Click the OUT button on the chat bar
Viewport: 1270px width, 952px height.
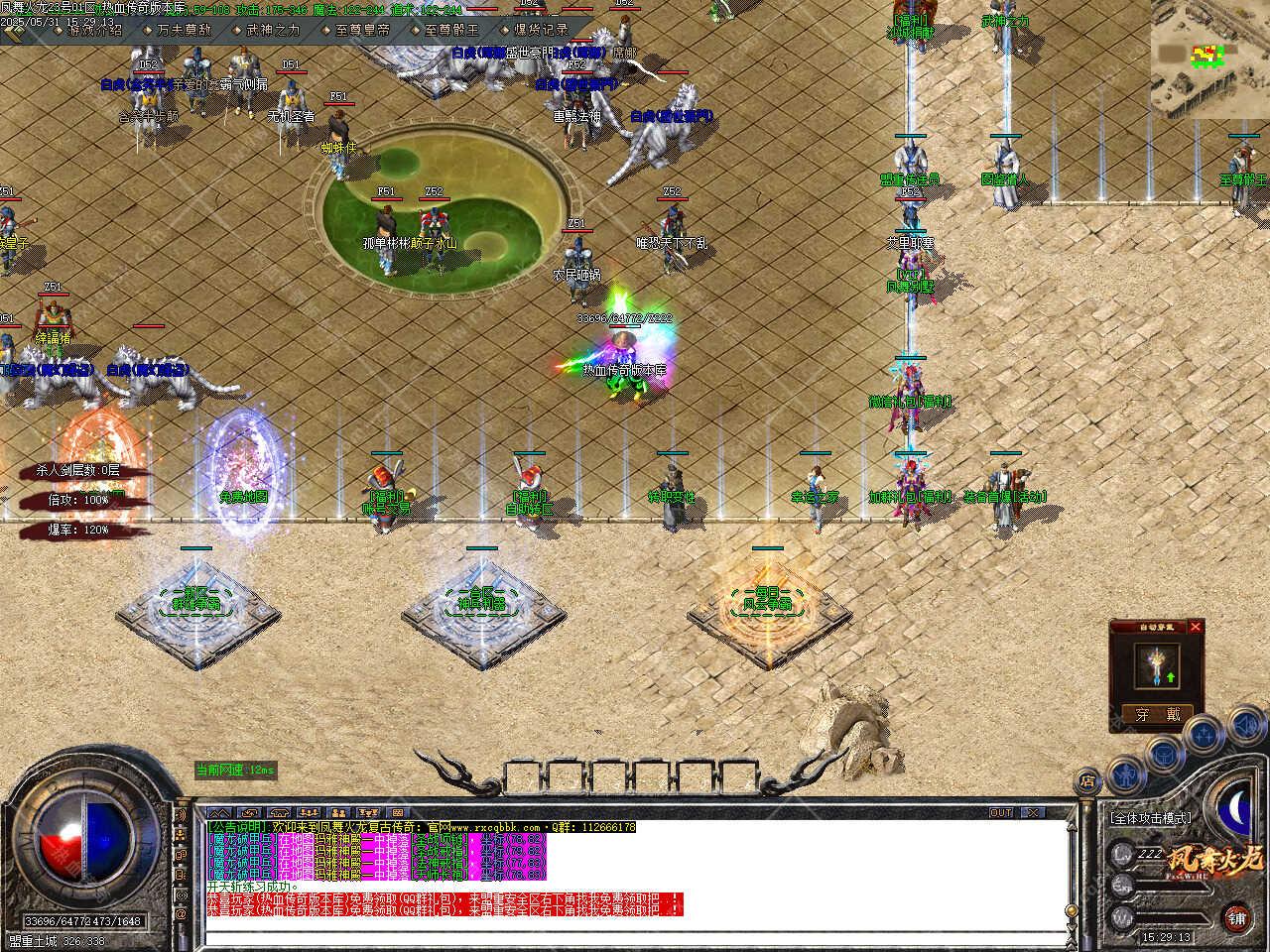click(1000, 813)
